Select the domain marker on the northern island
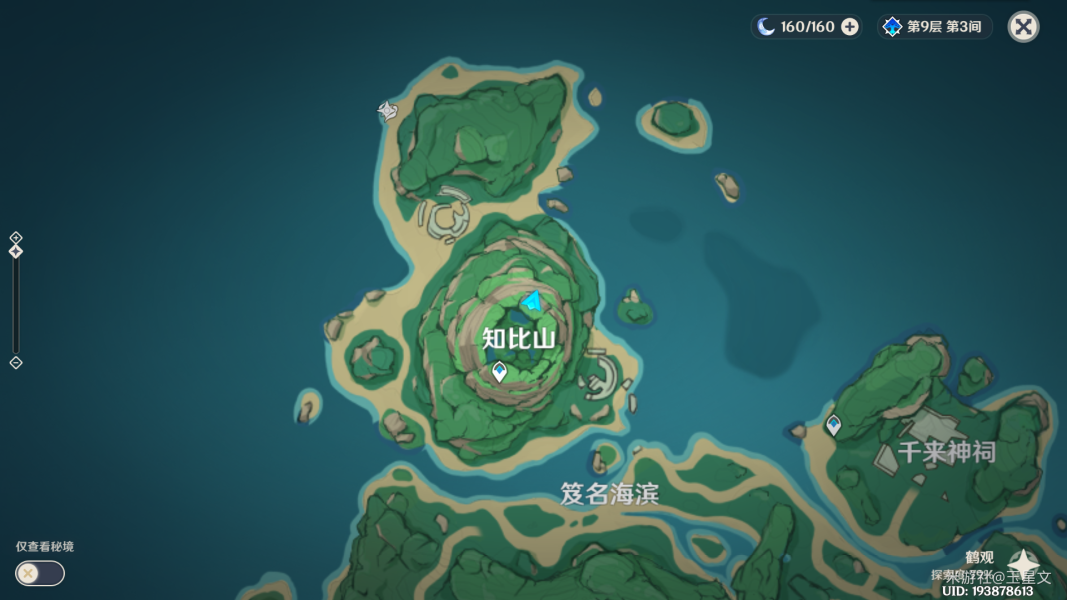Screen dimensions: 1067x600 (388, 110)
